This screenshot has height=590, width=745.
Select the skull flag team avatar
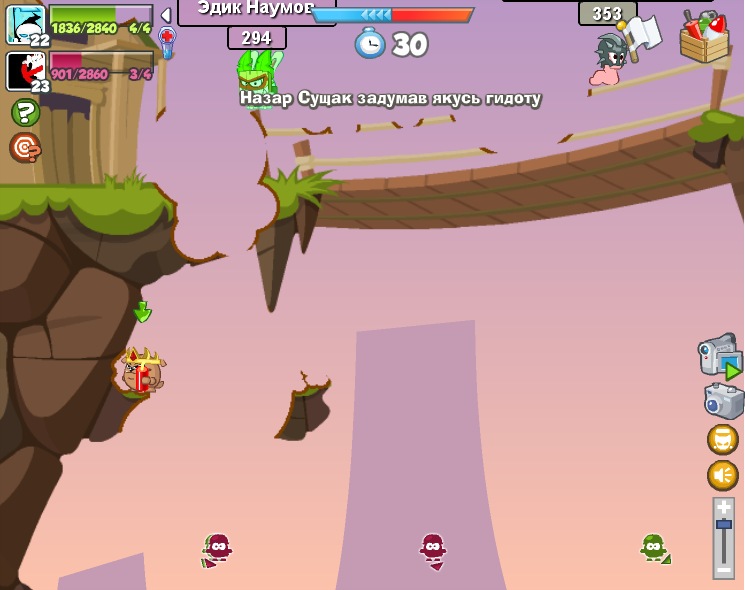point(24,23)
